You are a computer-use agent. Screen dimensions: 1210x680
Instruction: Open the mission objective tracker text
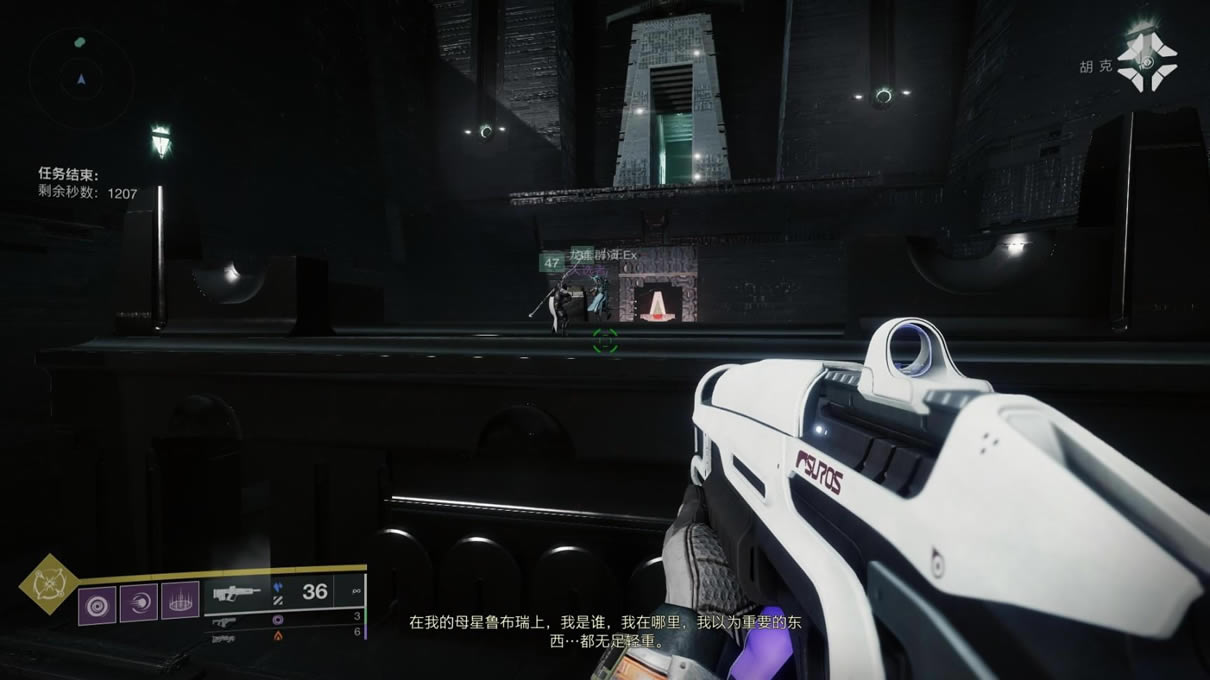(x=88, y=184)
